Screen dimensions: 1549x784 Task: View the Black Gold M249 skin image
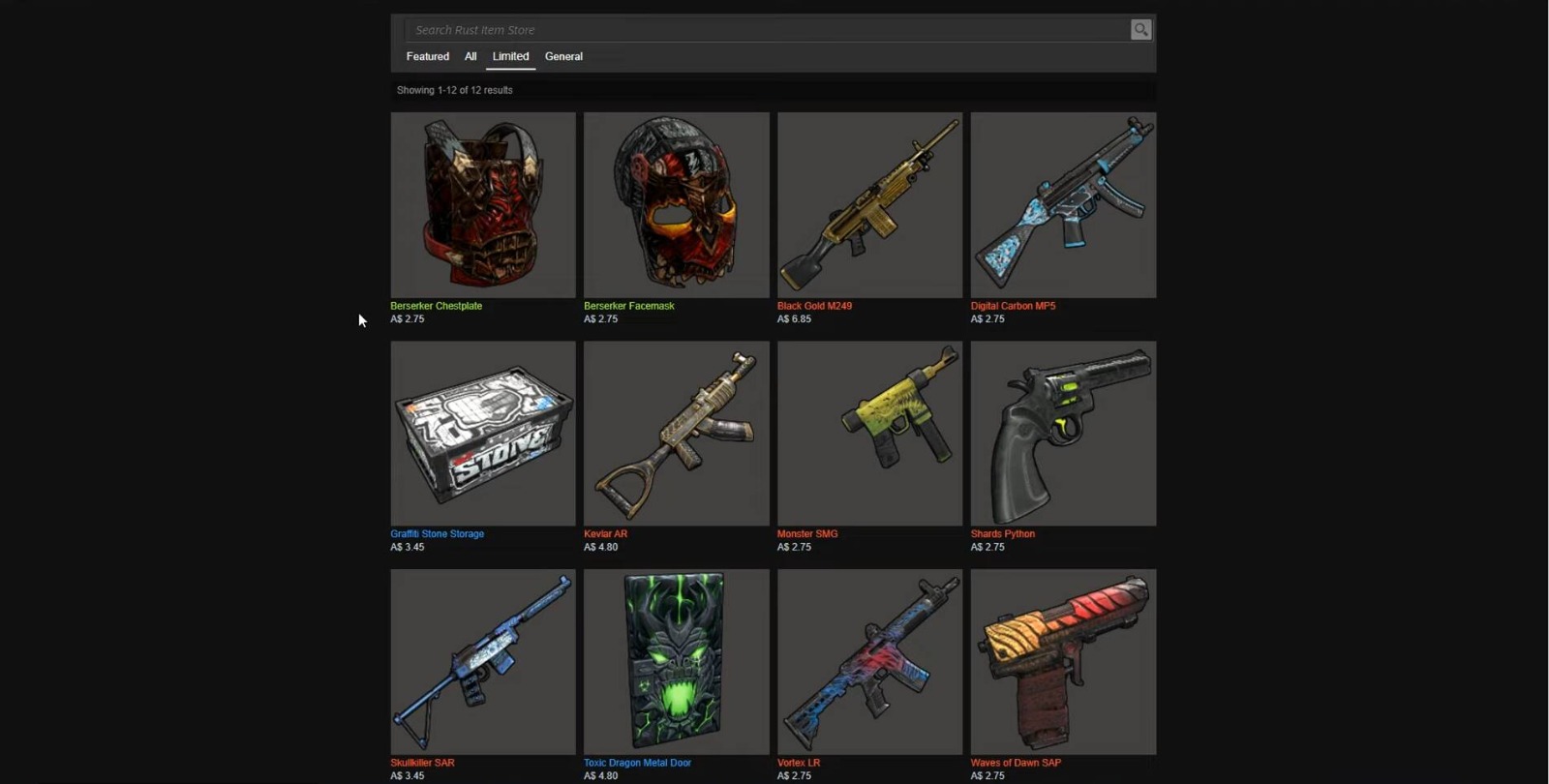click(868, 204)
